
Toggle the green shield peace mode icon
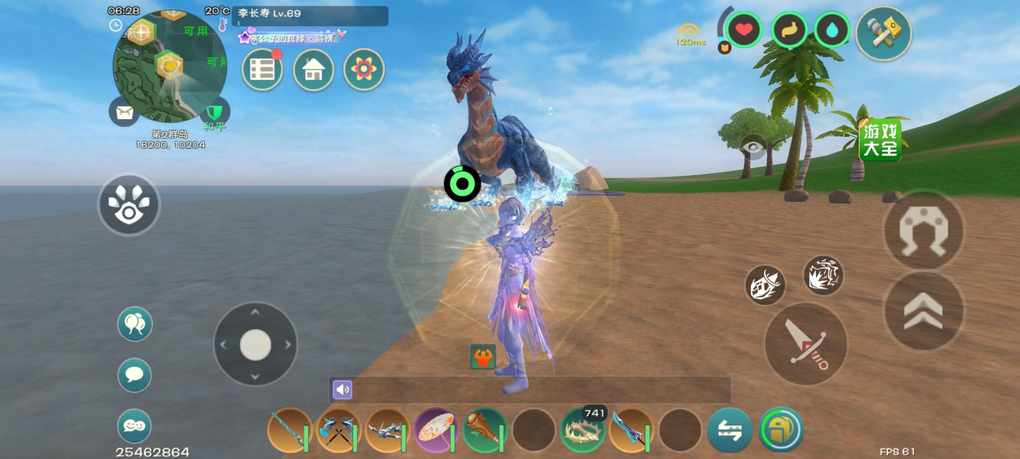click(x=214, y=112)
